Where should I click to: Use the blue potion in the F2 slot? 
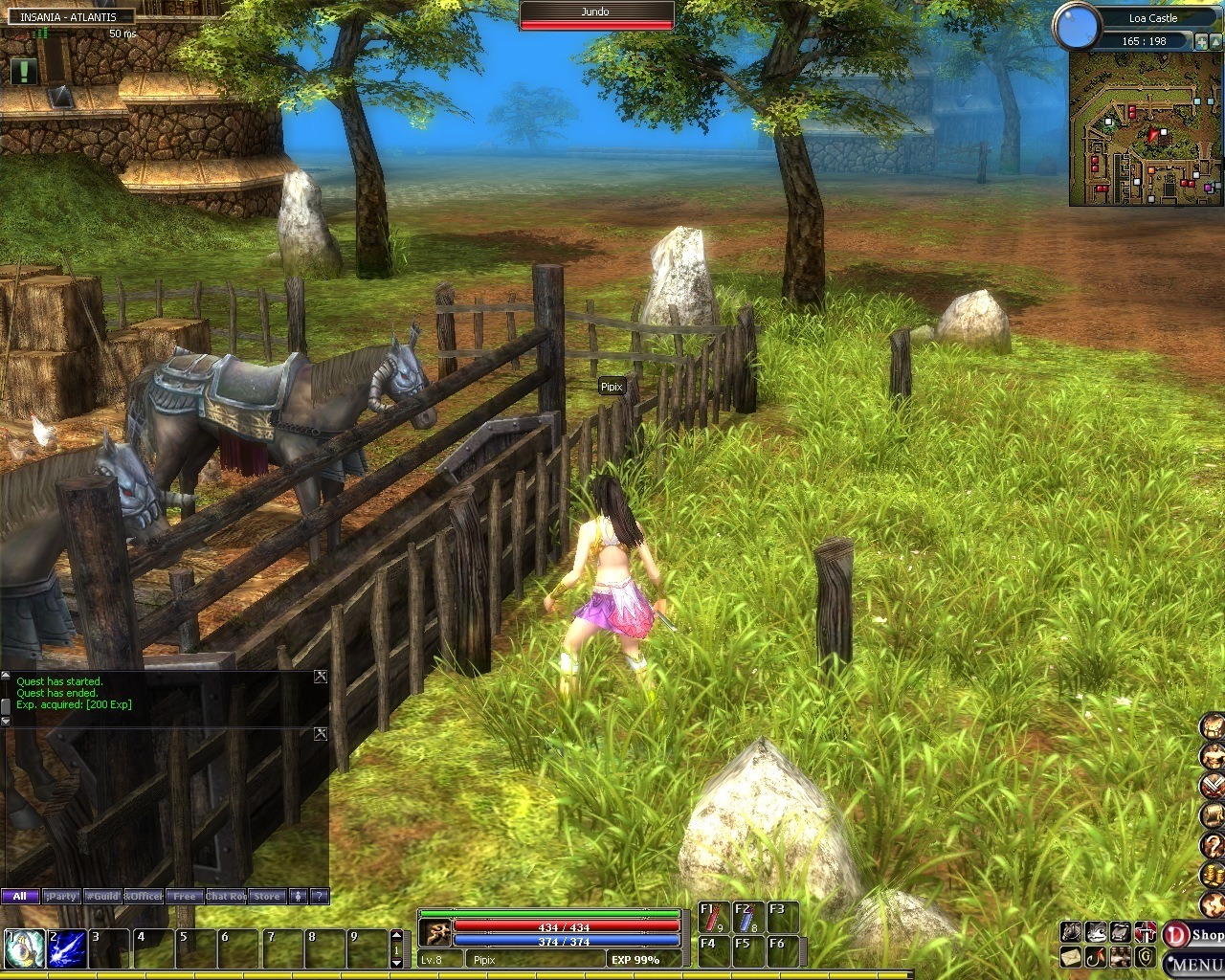[x=746, y=918]
